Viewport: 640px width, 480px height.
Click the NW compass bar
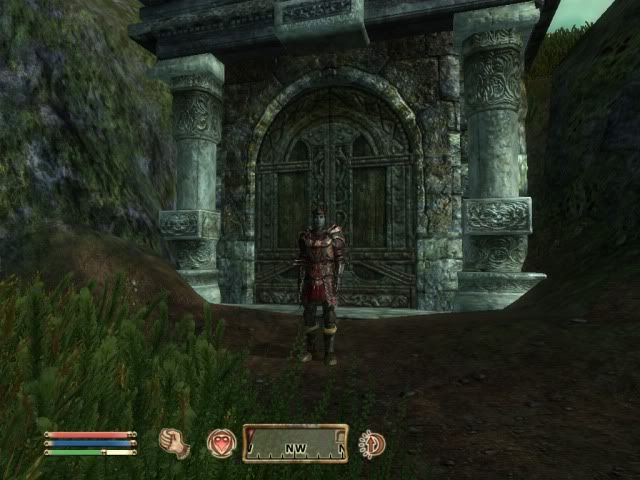coord(295,443)
